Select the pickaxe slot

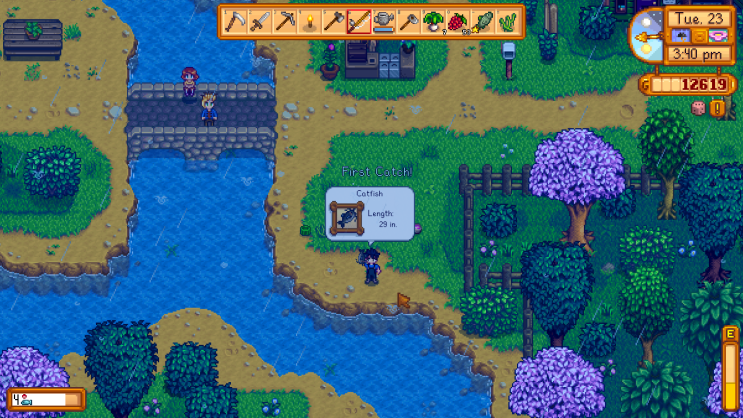coord(285,21)
